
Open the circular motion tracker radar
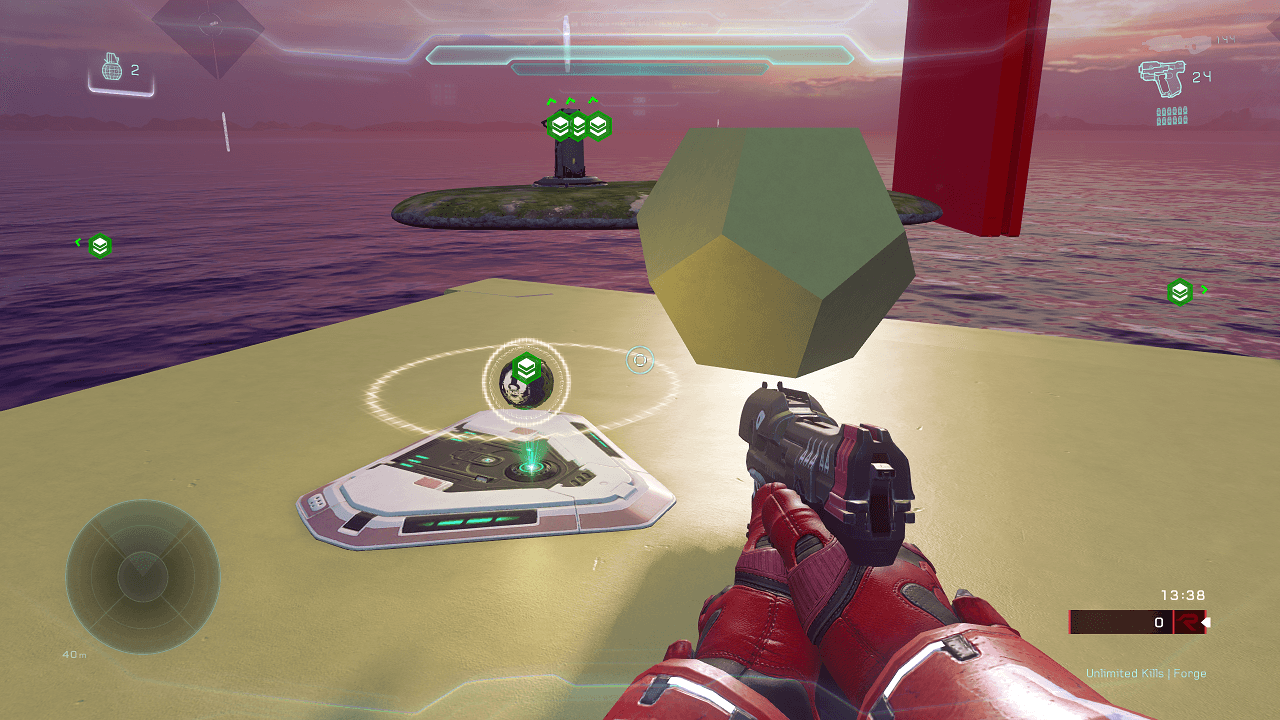click(143, 576)
